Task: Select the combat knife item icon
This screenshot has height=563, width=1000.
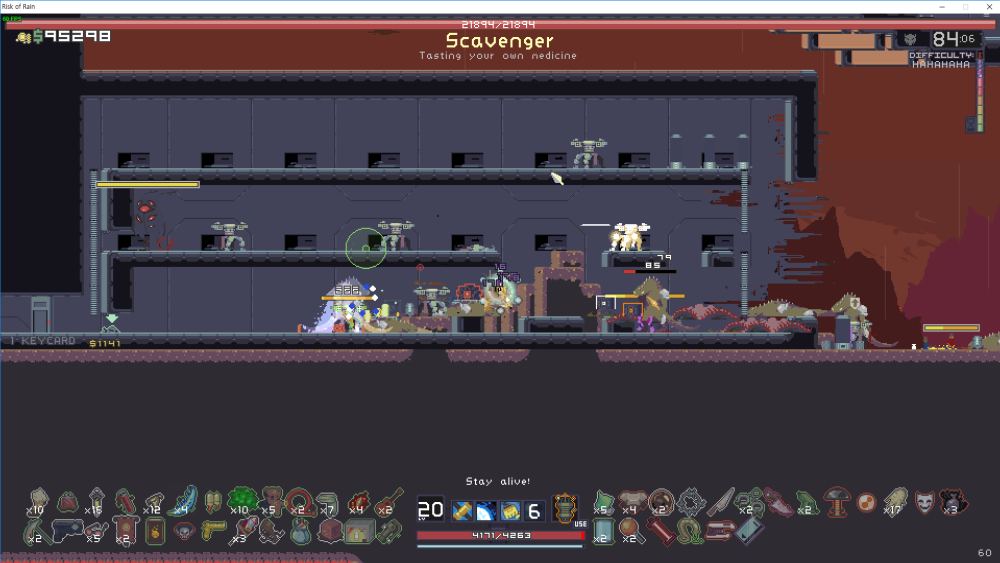Action: tap(719, 501)
